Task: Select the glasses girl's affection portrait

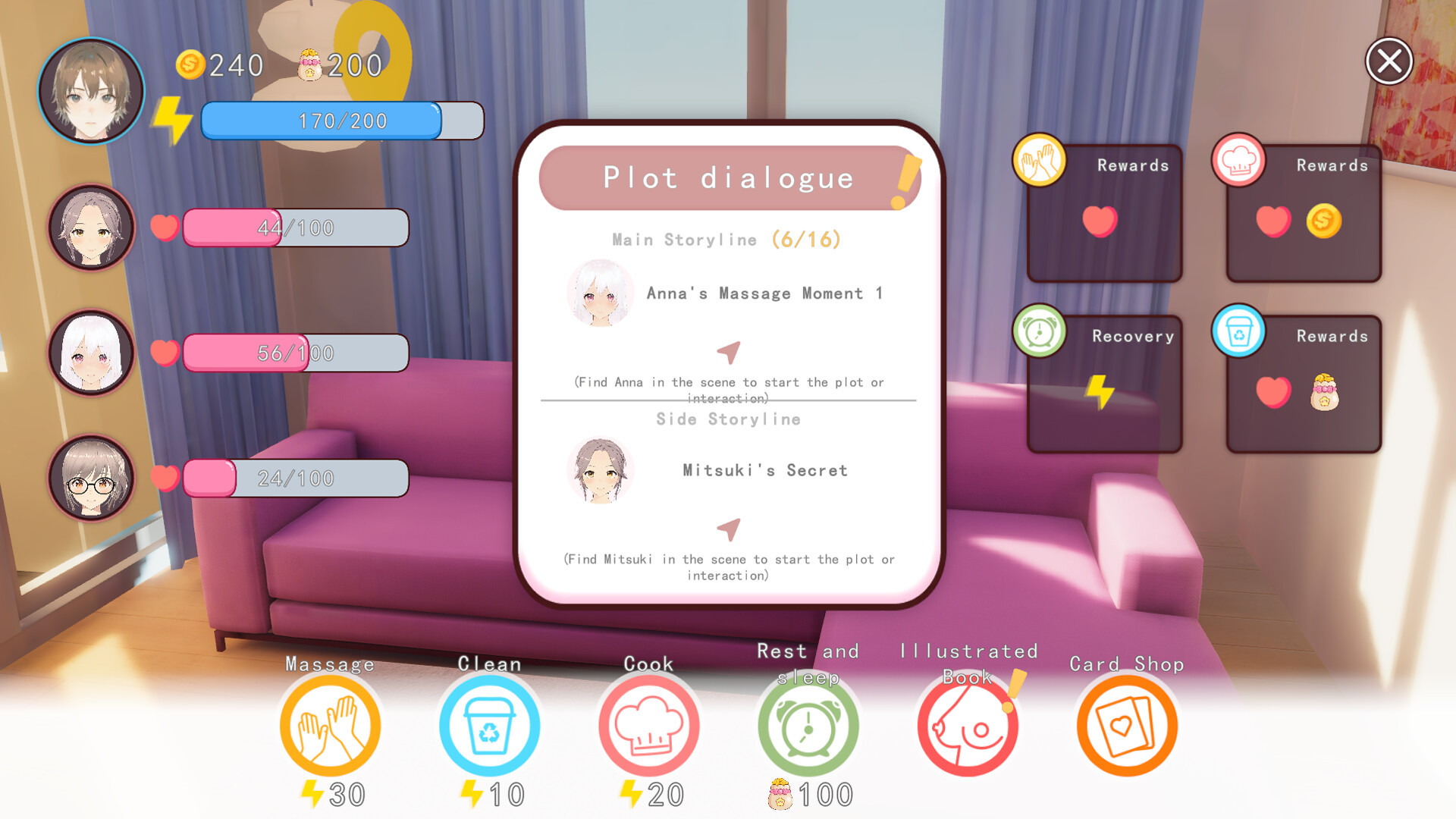Action: click(91, 478)
